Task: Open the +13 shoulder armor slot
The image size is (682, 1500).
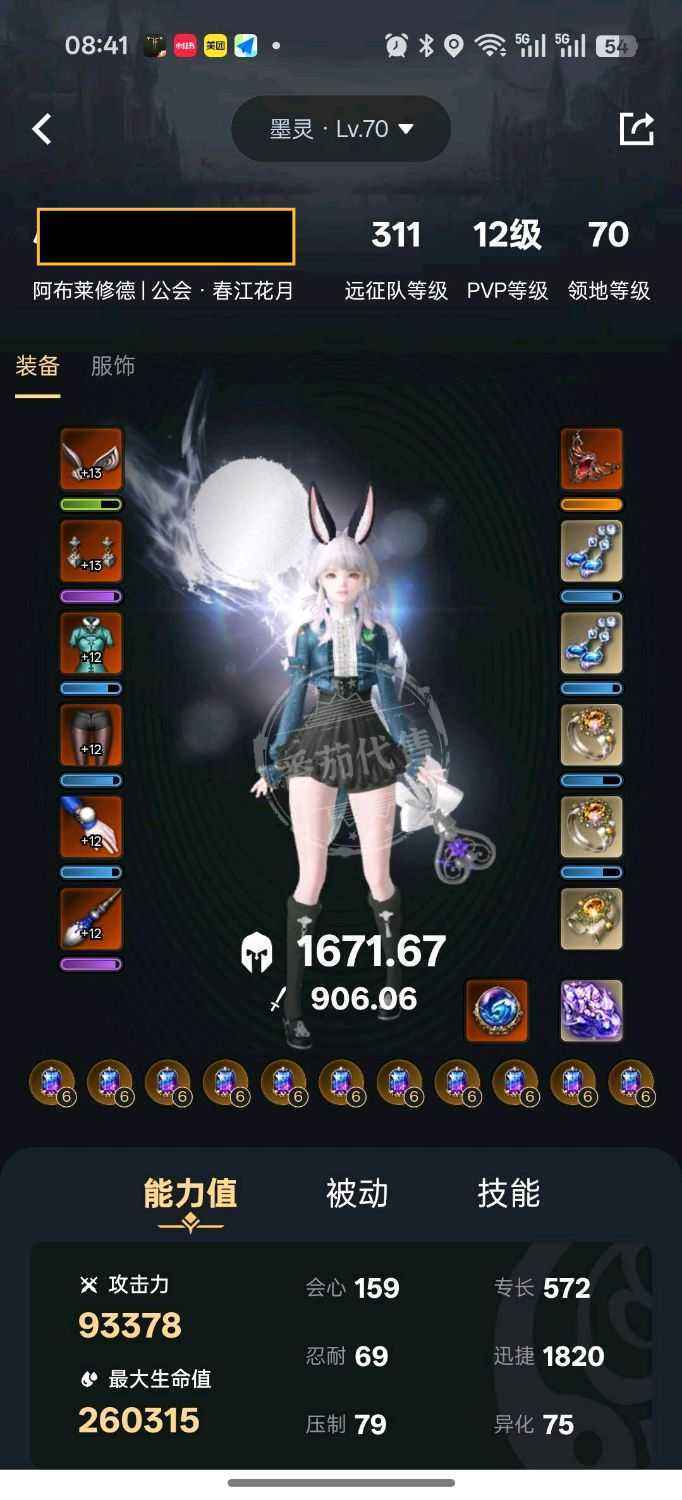Action: point(91,551)
